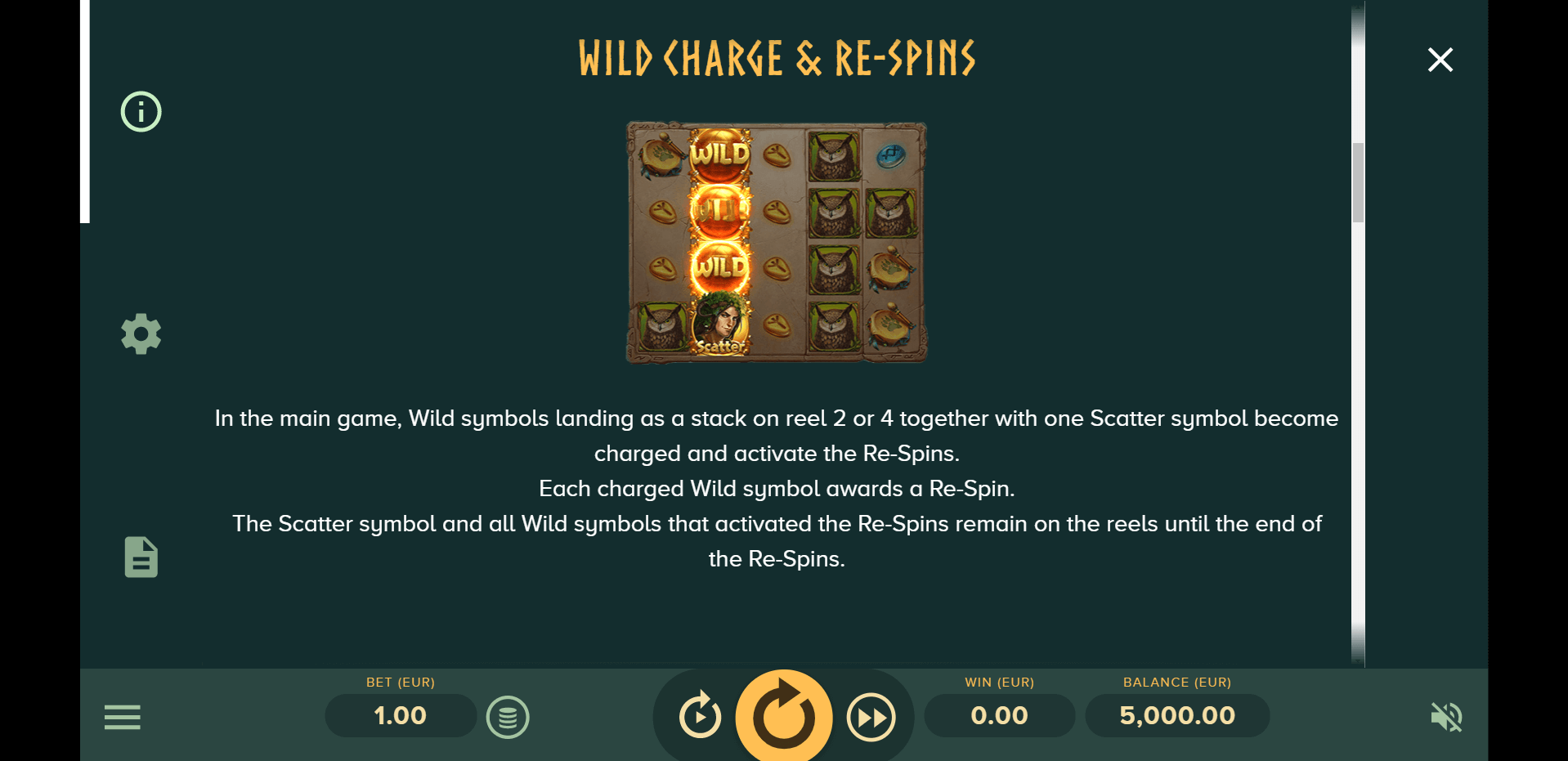1568x761 pixels.
Task: Toggle fast-forward quick spin
Action: 871,717
